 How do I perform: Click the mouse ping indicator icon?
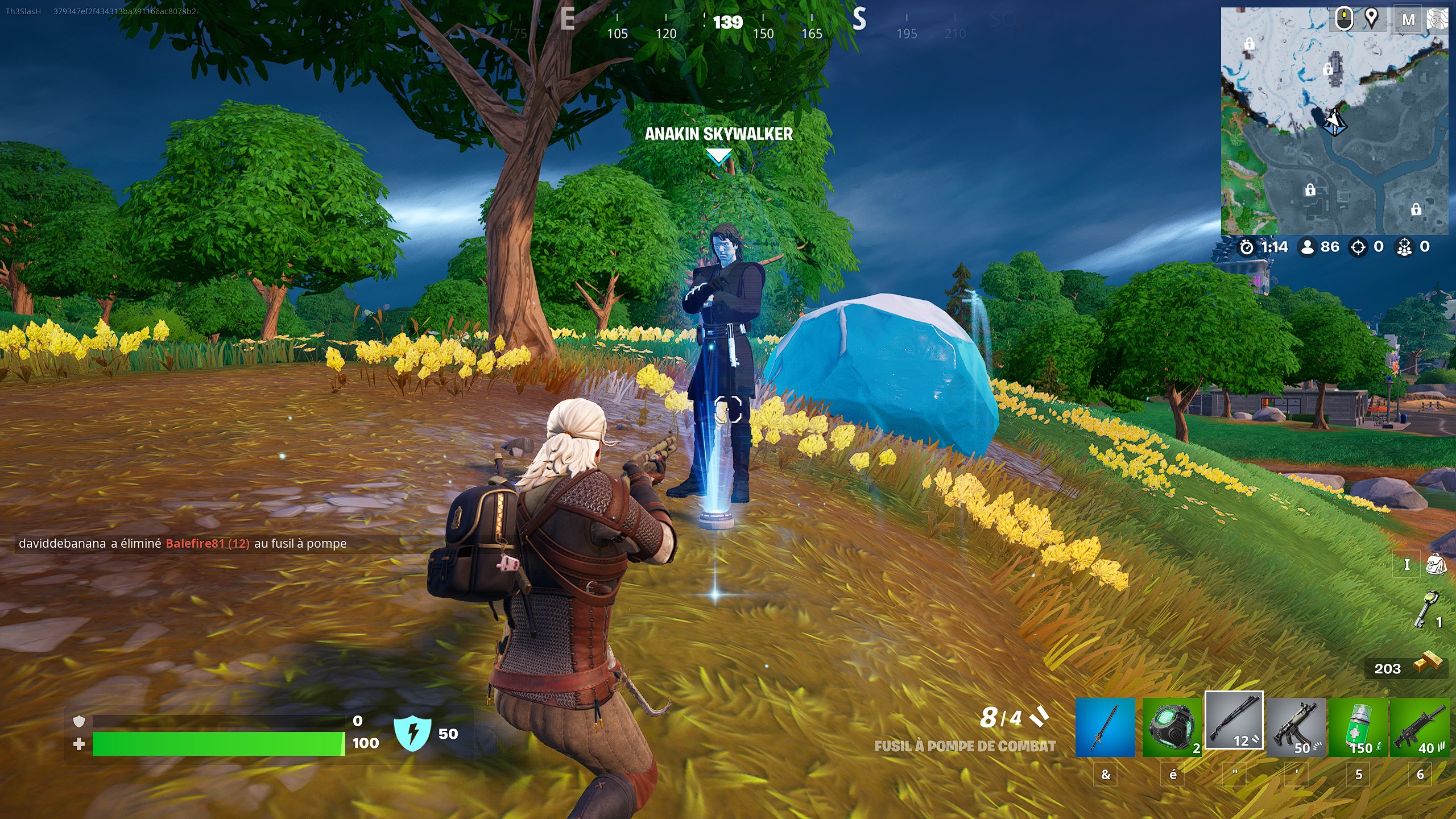point(1345,19)
